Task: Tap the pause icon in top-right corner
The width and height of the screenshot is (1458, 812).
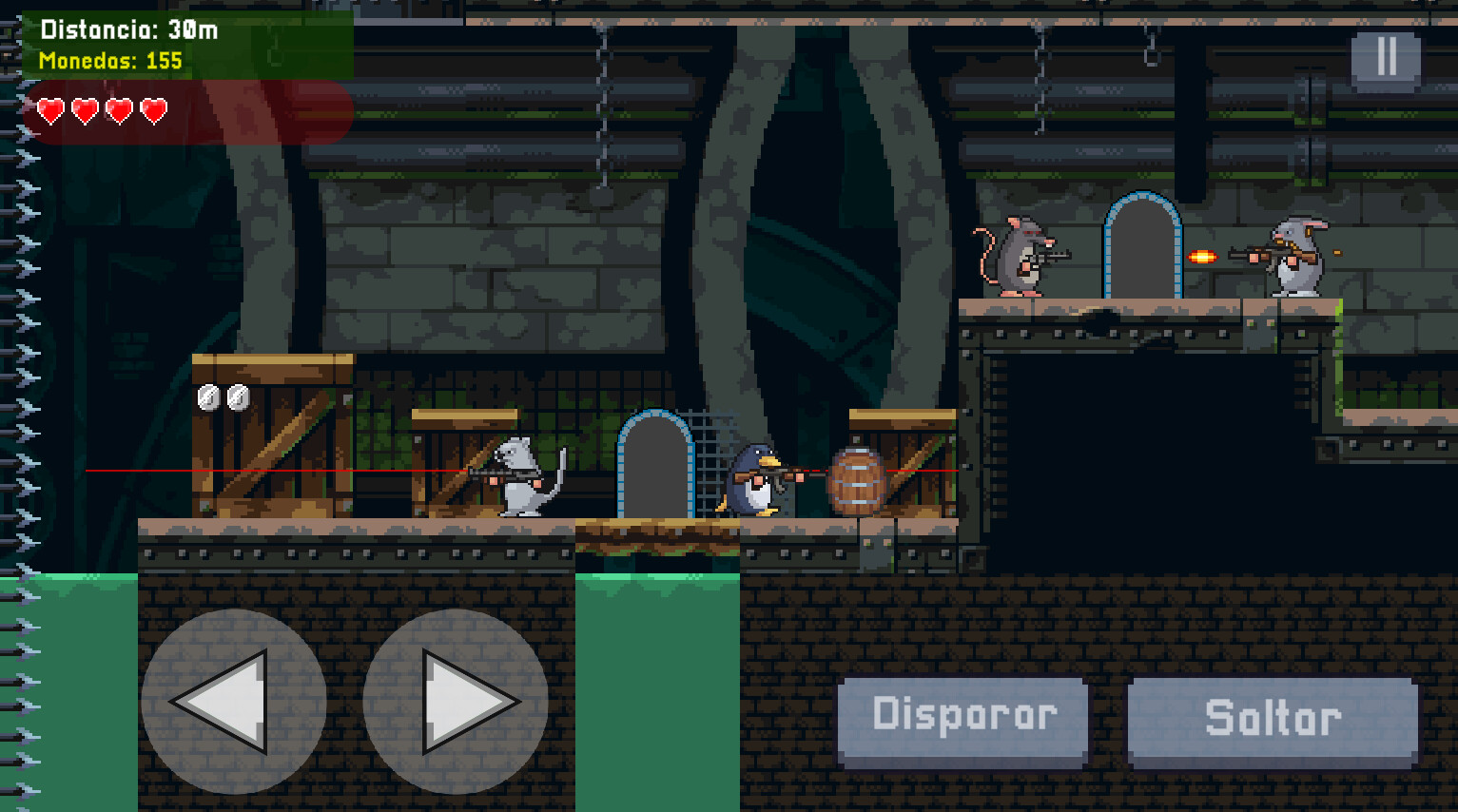Action: click(x=1386, y=56)
